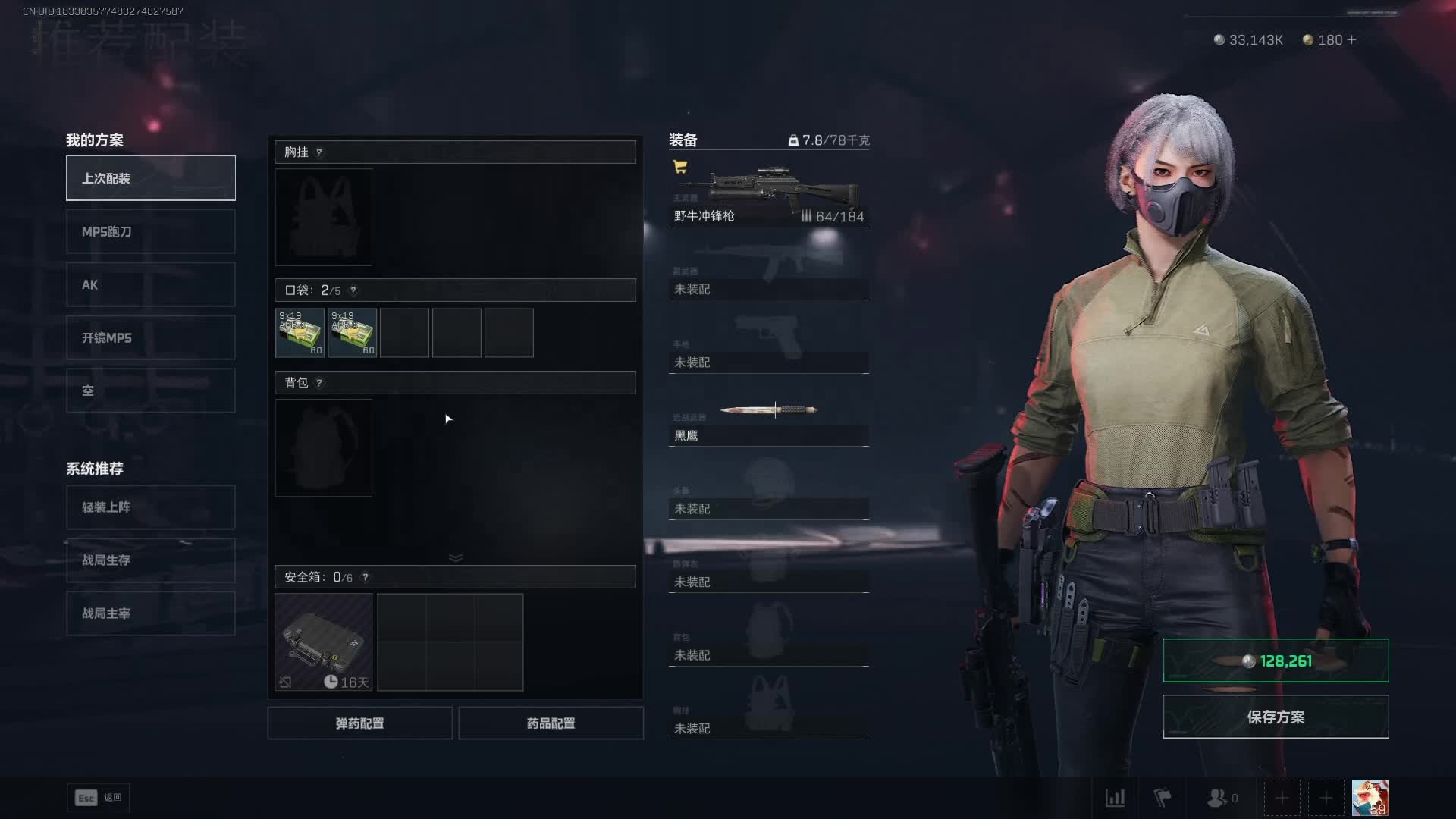Open the shopping cart icon above weapon
The height and width of the screenshot is (819, 1456).
[680, 167]
